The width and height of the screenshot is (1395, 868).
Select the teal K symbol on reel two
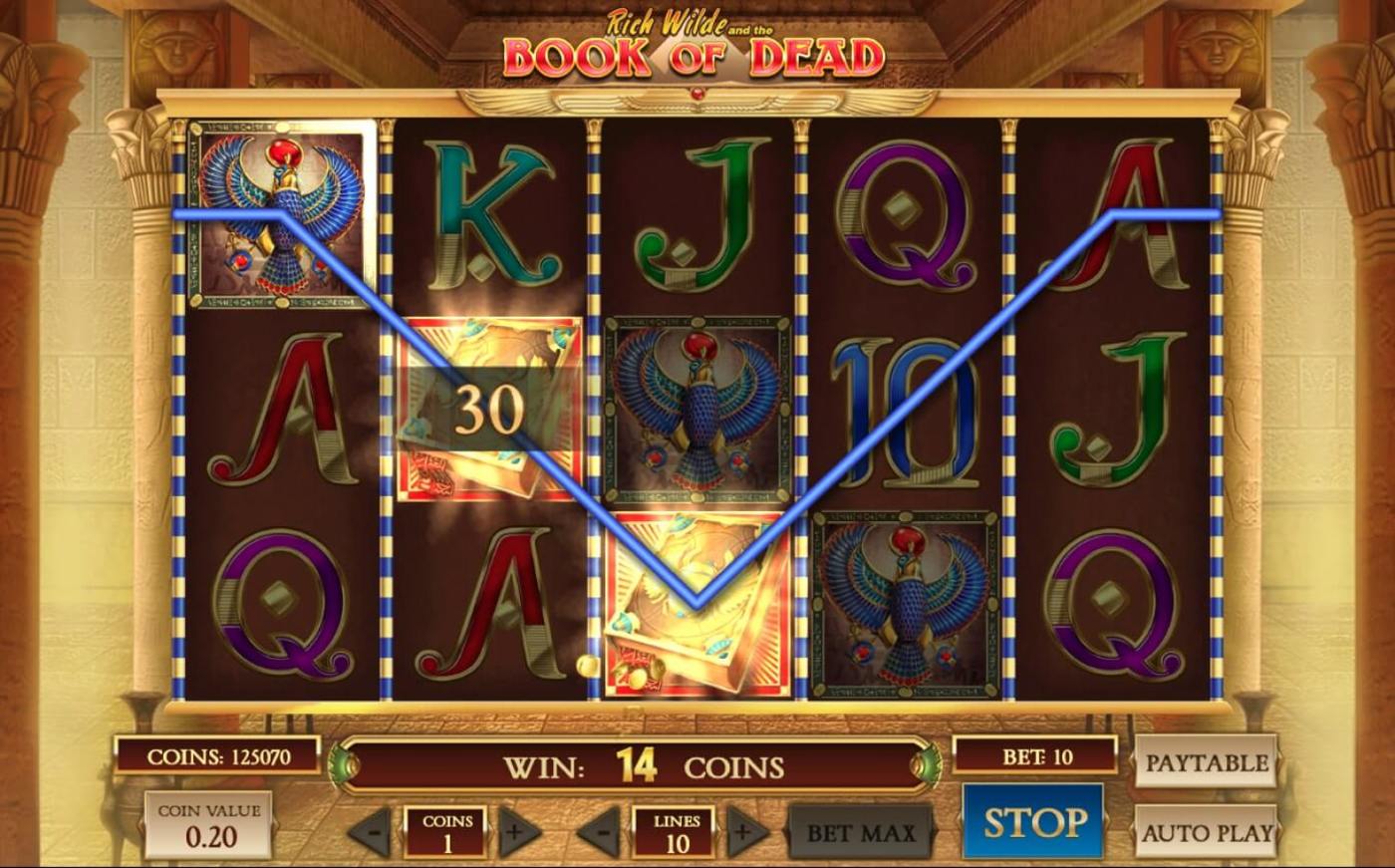(x=488, y=209)
